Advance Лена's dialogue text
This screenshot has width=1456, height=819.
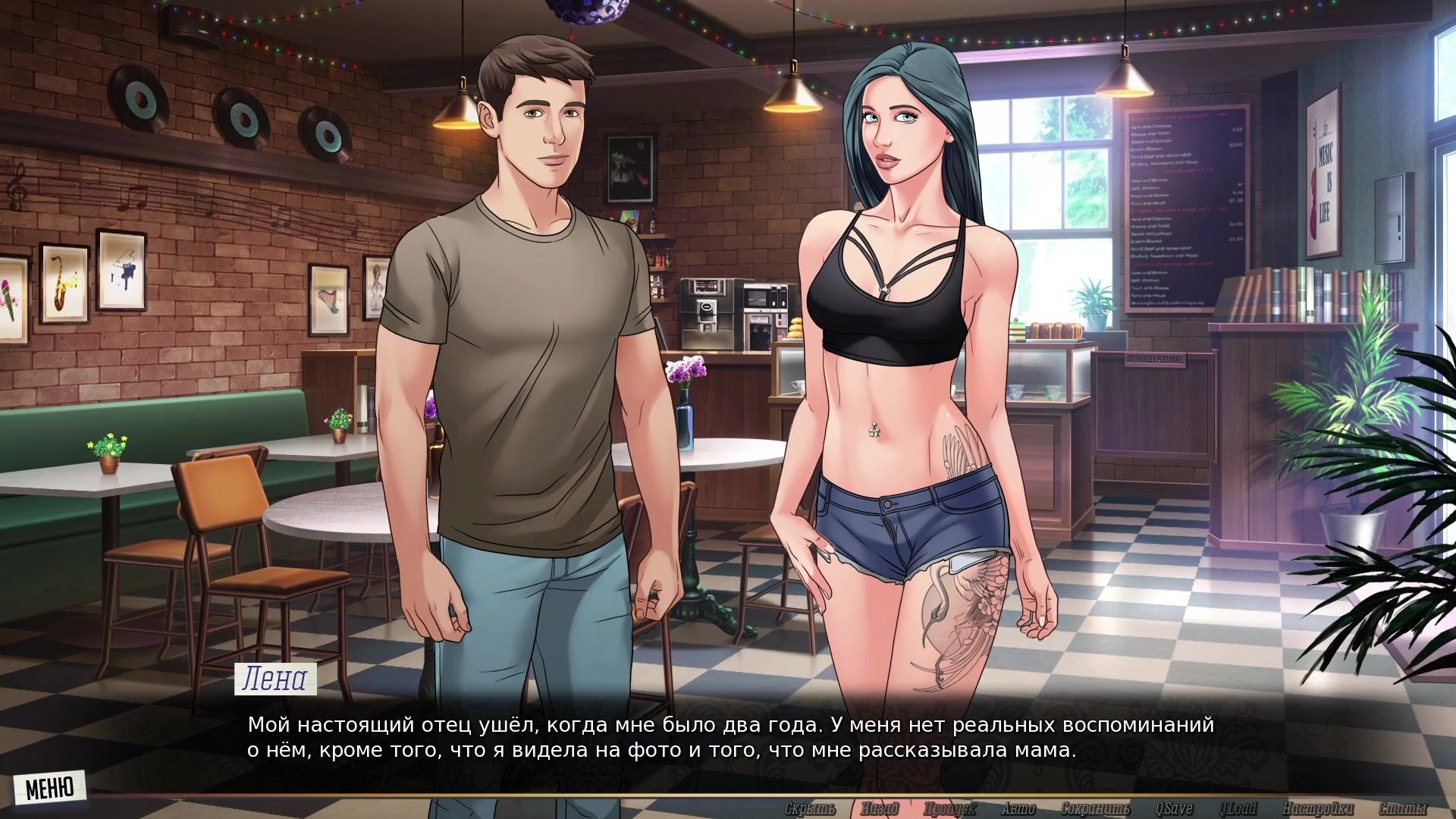click(x=730, y=738)
